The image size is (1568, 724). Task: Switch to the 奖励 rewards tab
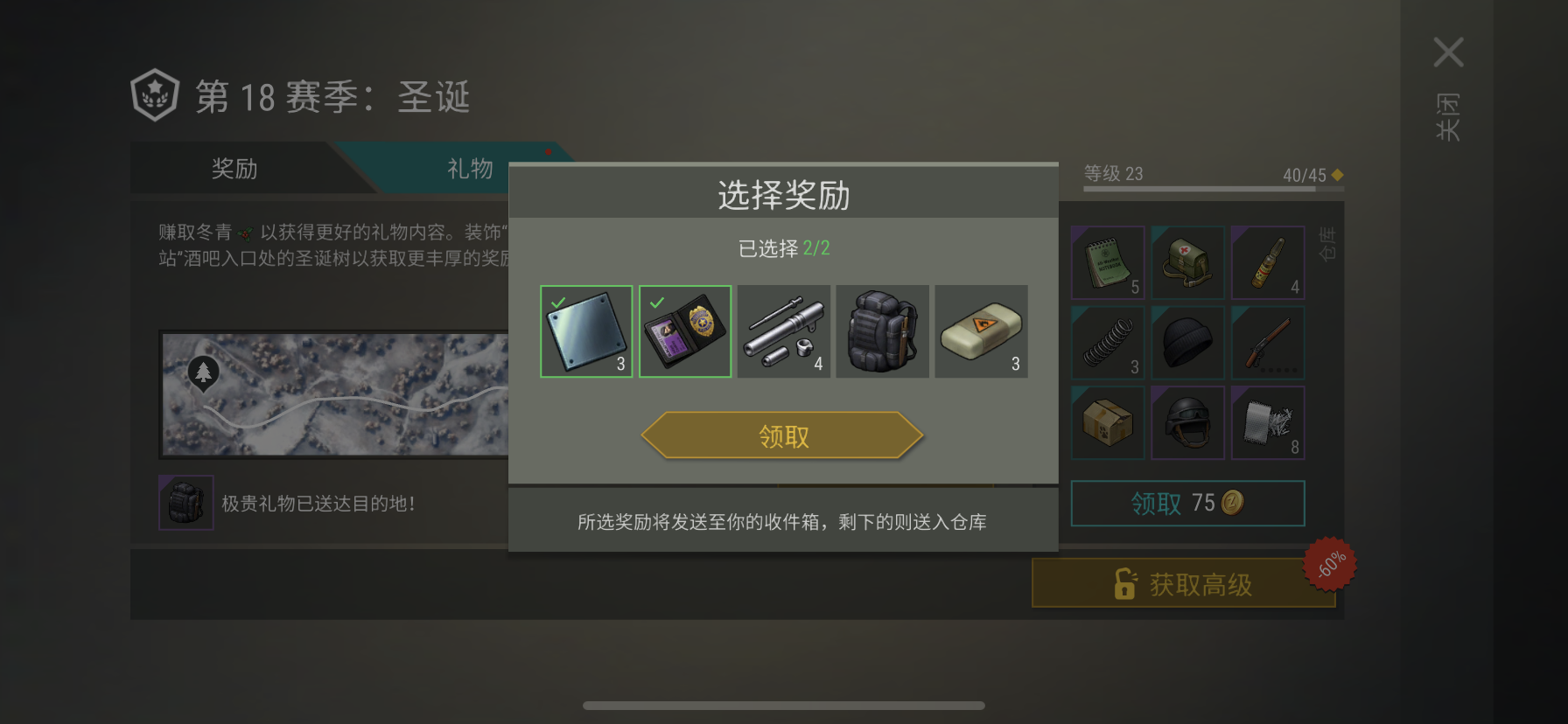(x=234, y=169)
